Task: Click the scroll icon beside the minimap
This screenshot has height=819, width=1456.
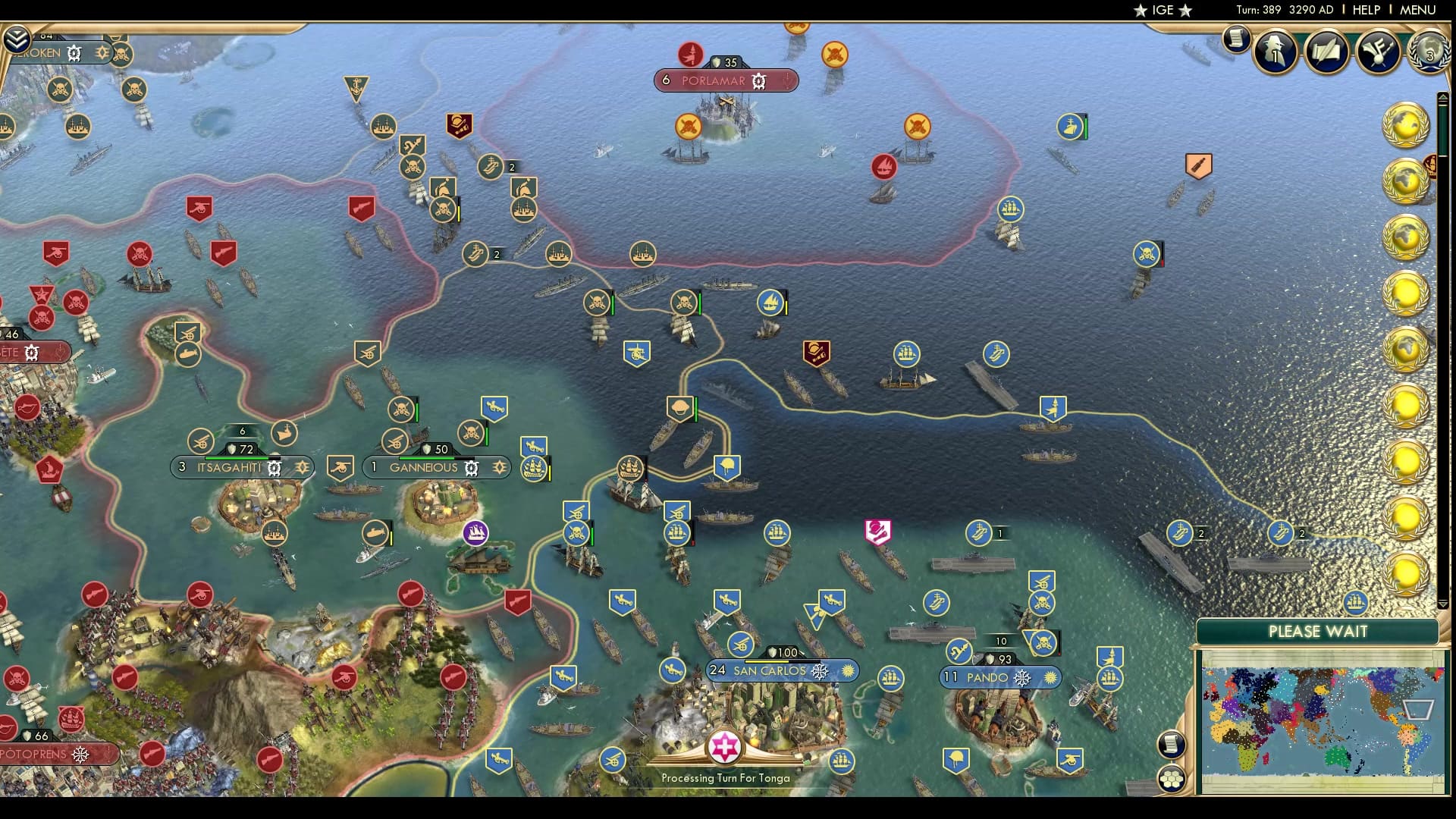Action: (x=1172, y=745)
